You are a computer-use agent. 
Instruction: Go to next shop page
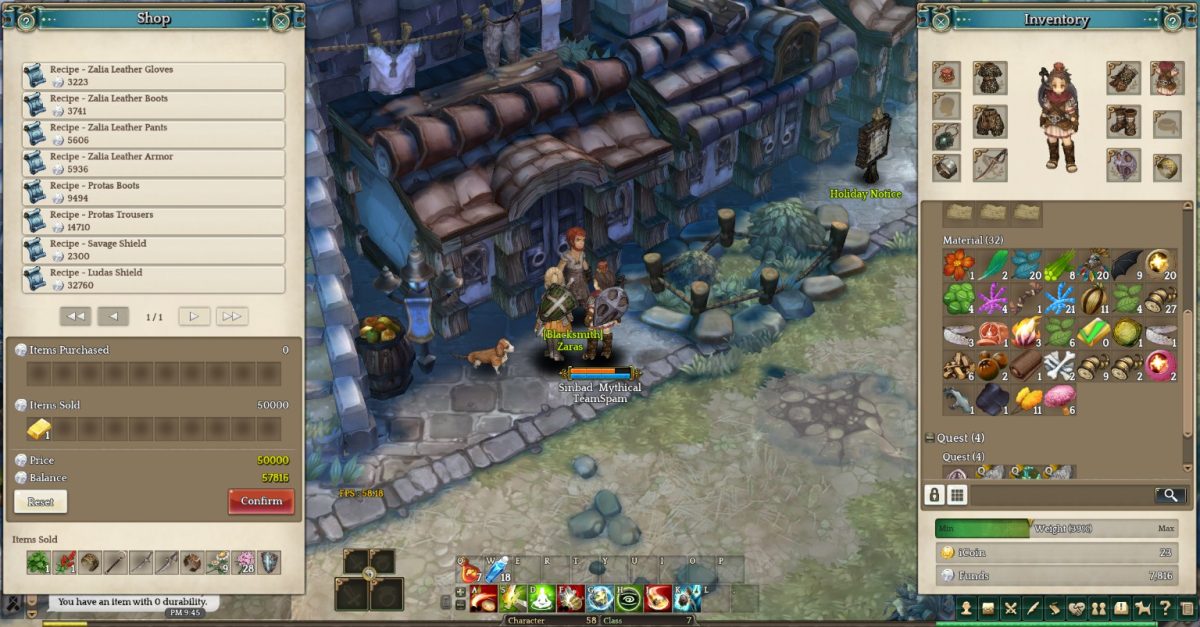point(194,316)
